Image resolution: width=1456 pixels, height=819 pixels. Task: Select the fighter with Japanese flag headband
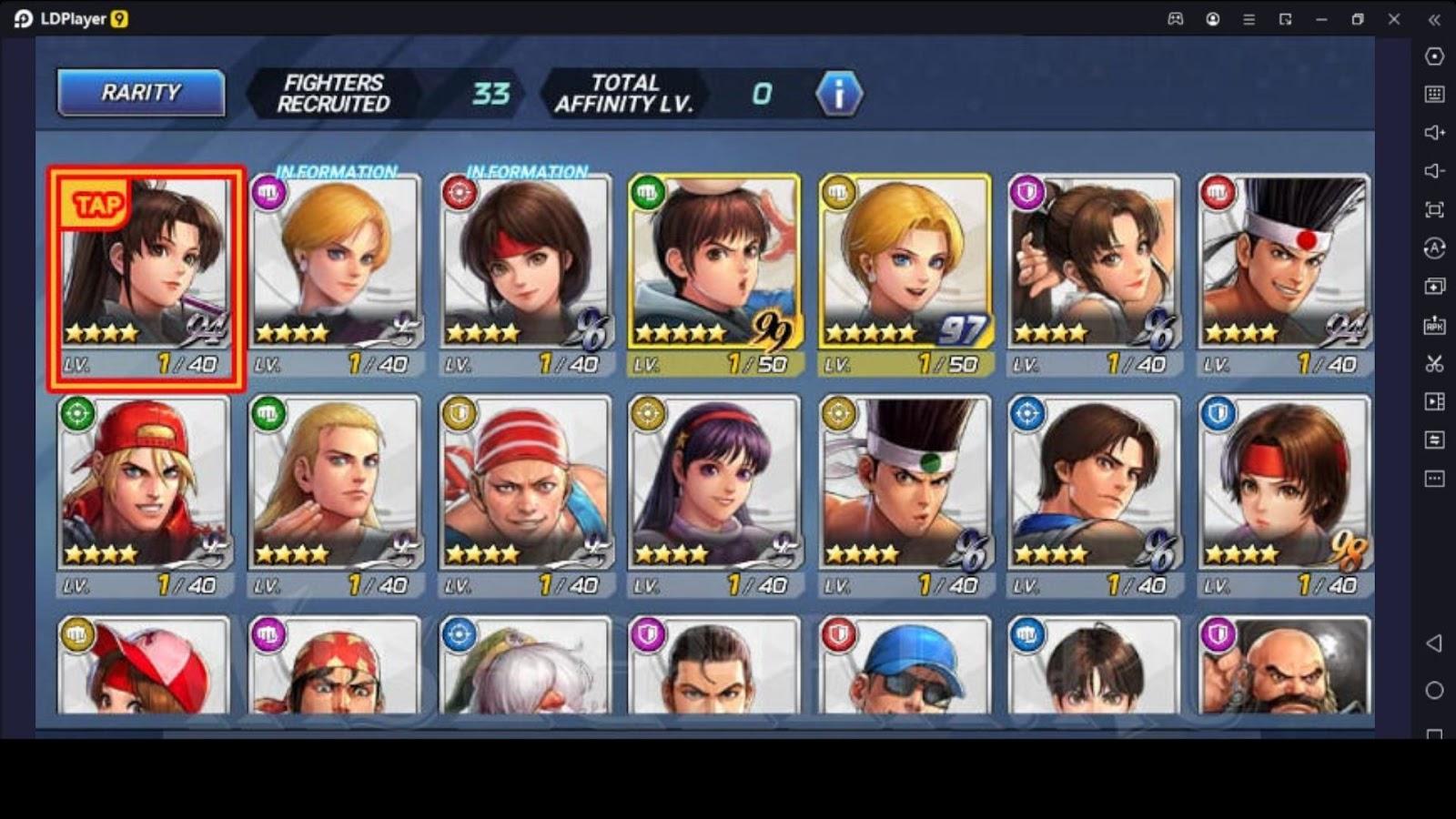1284,273
